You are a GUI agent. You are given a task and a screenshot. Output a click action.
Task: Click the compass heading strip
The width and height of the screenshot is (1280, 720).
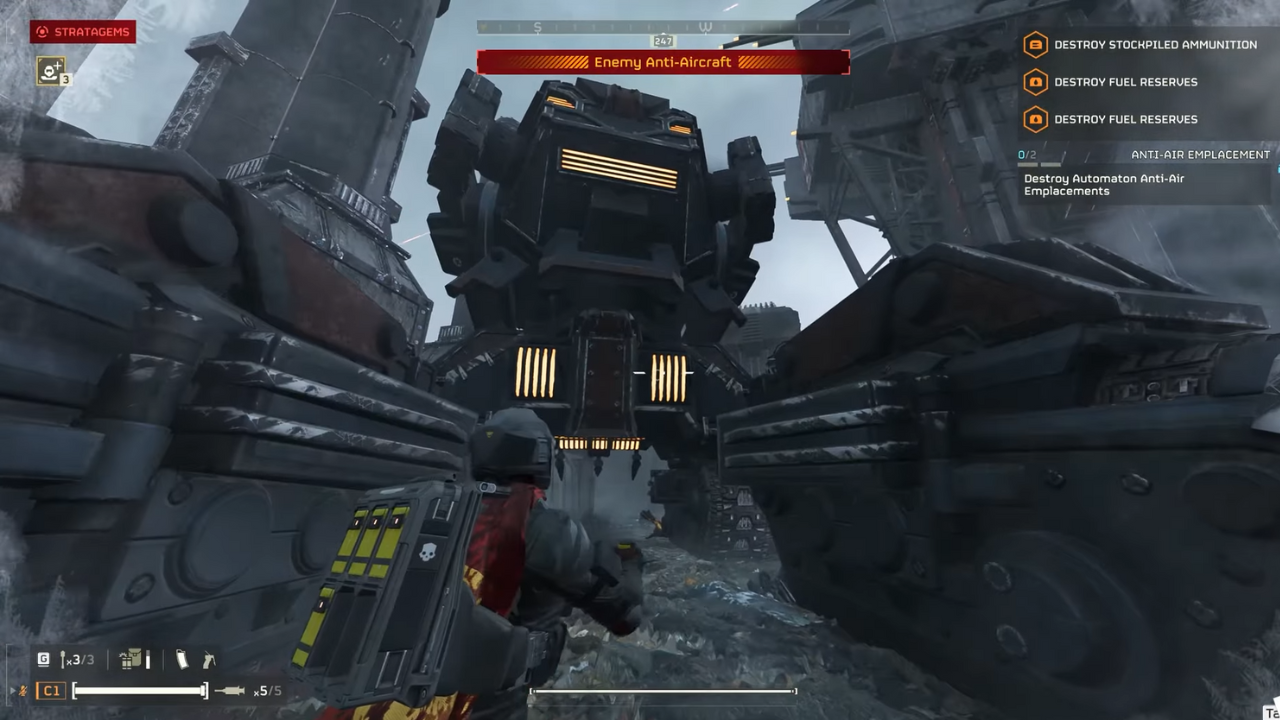[662, 28]
